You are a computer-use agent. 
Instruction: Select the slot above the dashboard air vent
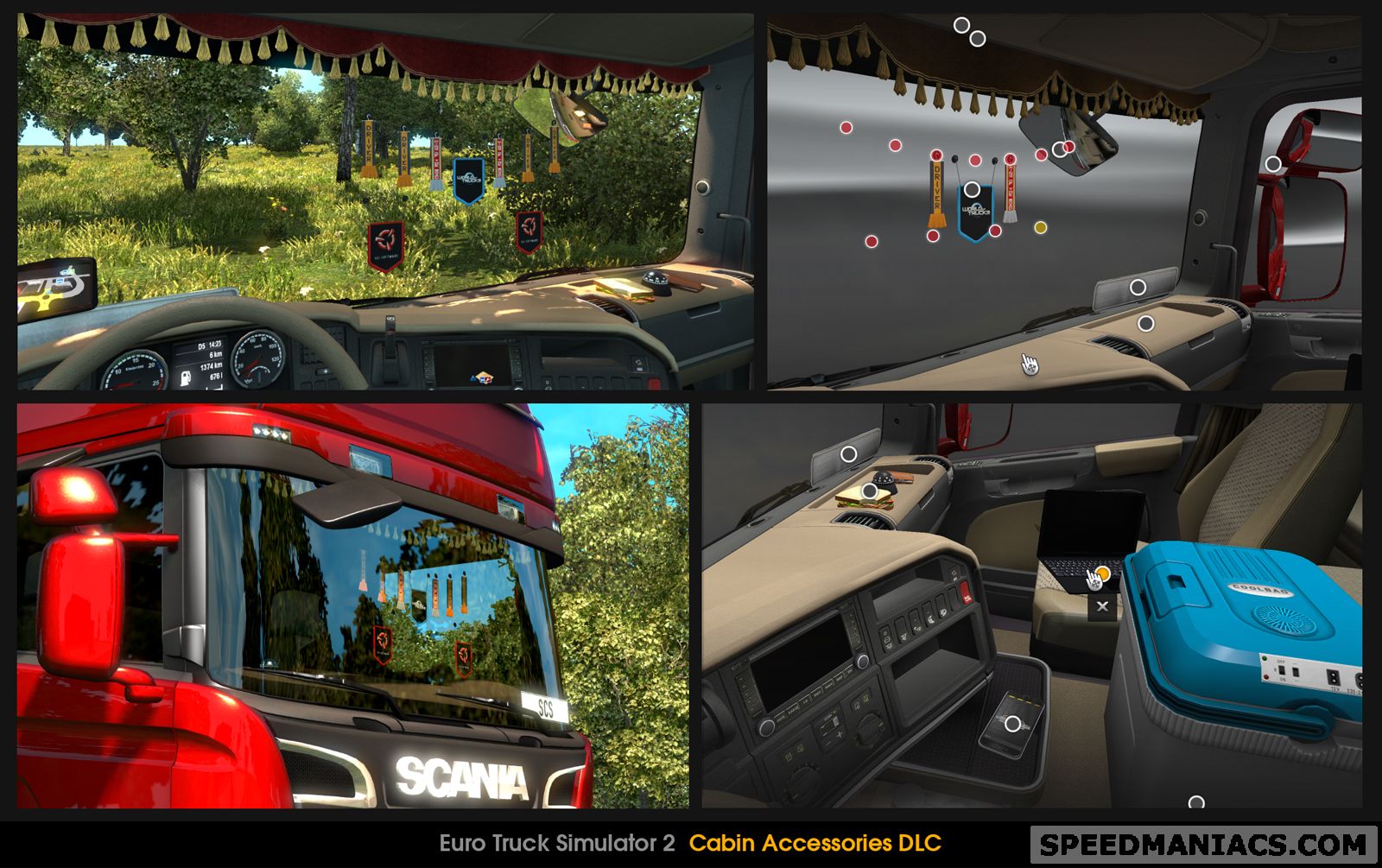(1145, 322)
